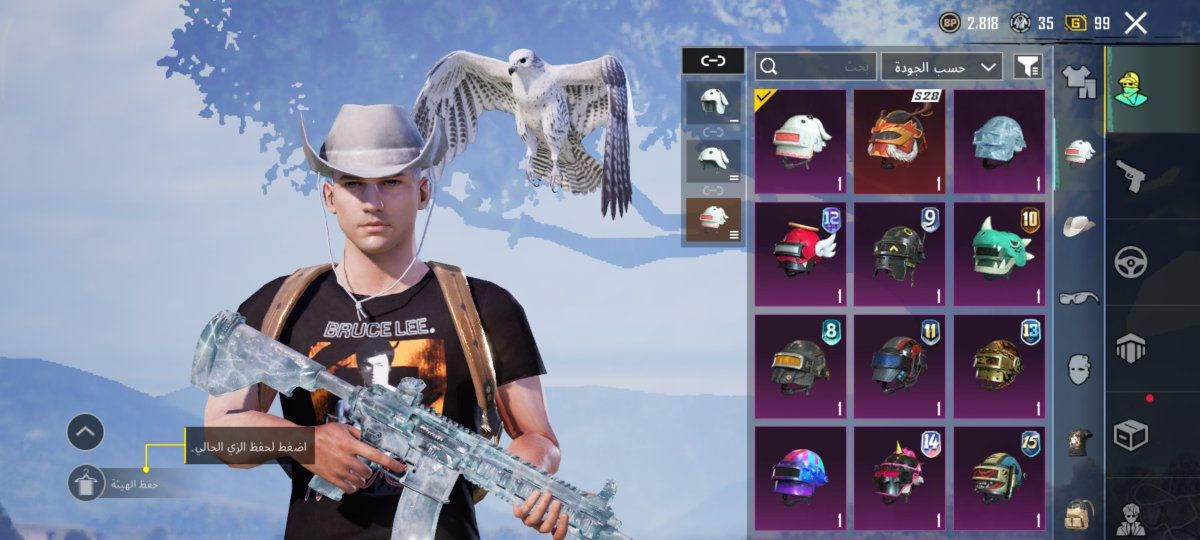The image size is (1200, 540).
Task: Open the steering wheel vehicles tab
Action: pyautogui.click(x=1131, y=262)
